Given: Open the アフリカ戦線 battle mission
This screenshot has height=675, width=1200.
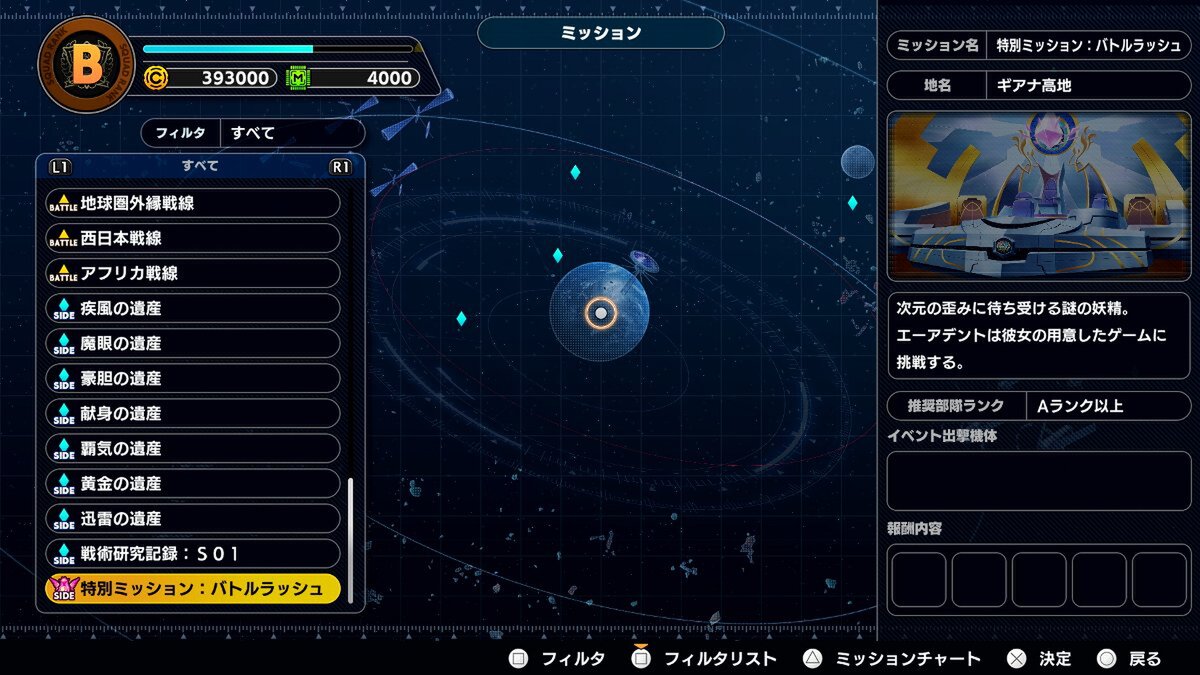Looking at the screenshot, I should pyautogui.click(x=193, y=273).
